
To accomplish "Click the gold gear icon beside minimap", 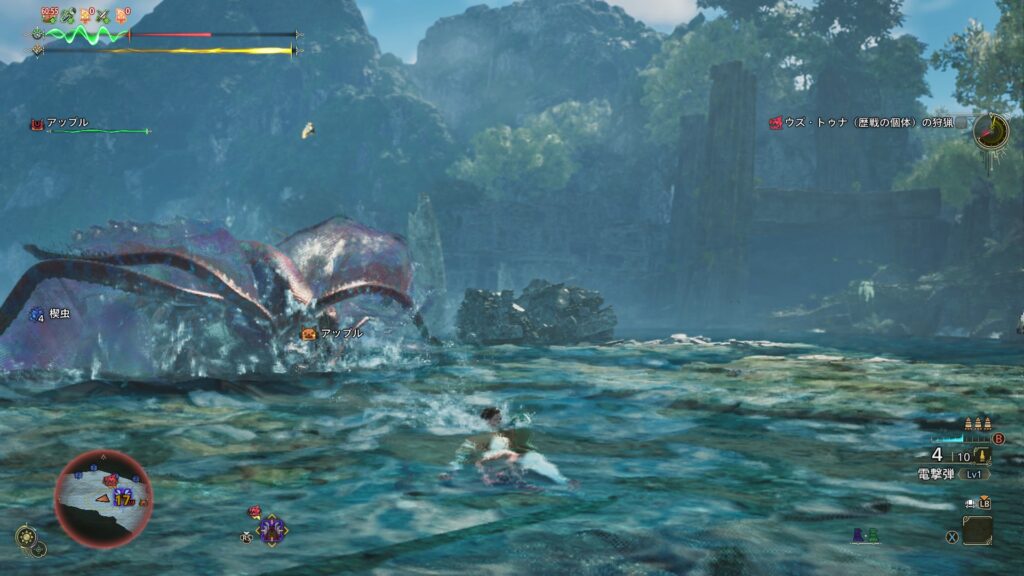I will [26, 536].
